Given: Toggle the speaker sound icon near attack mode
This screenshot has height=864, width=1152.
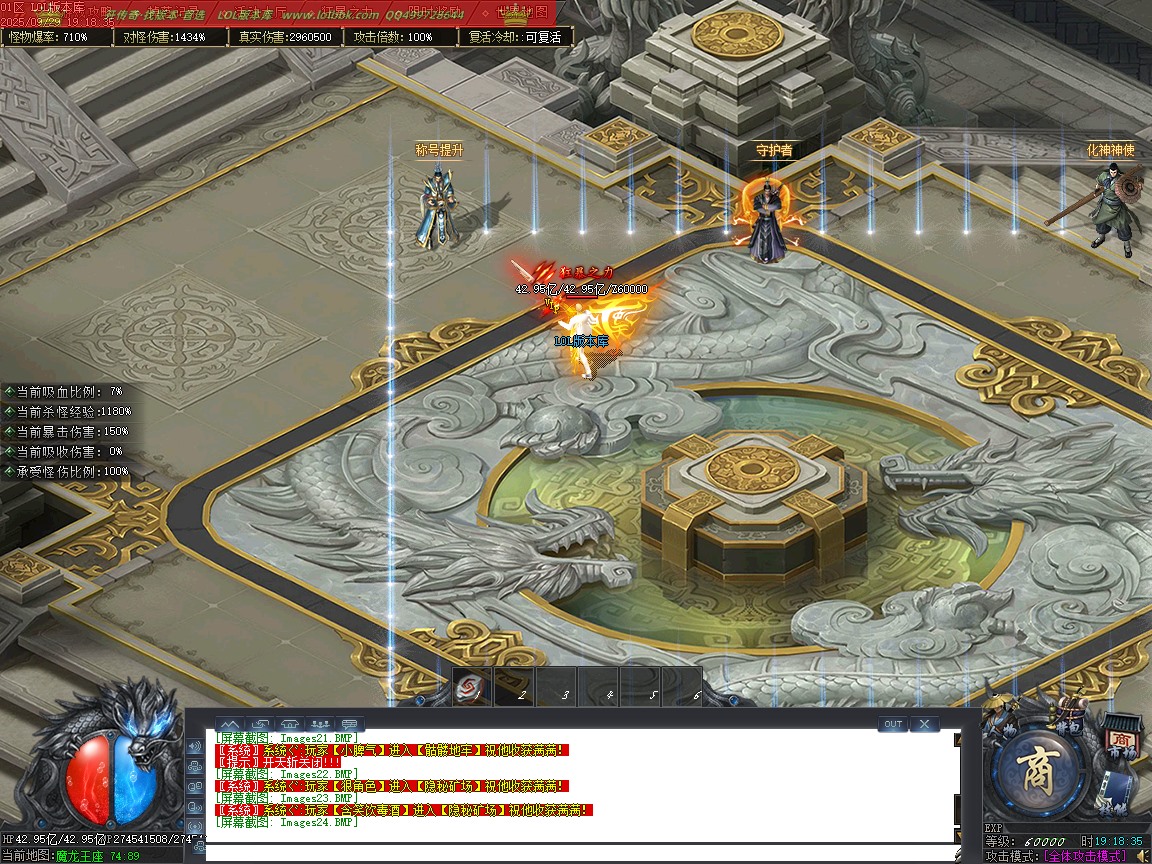Looking at the screenshot, I should click(1139, 855).
